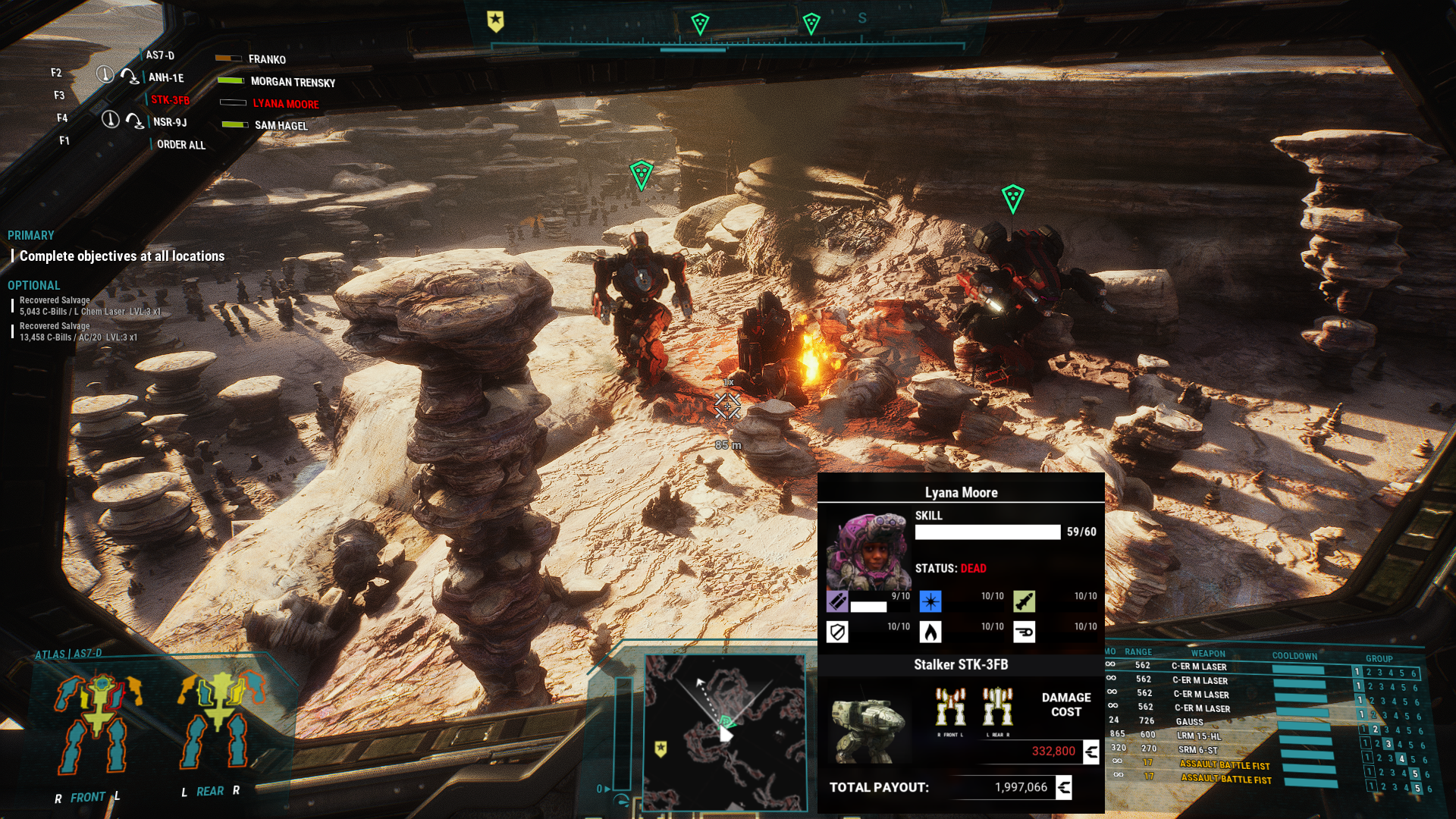Viewport: 1456px width, 819px height.
Task: Click the shield skill icon
Action: click(837, 632)
